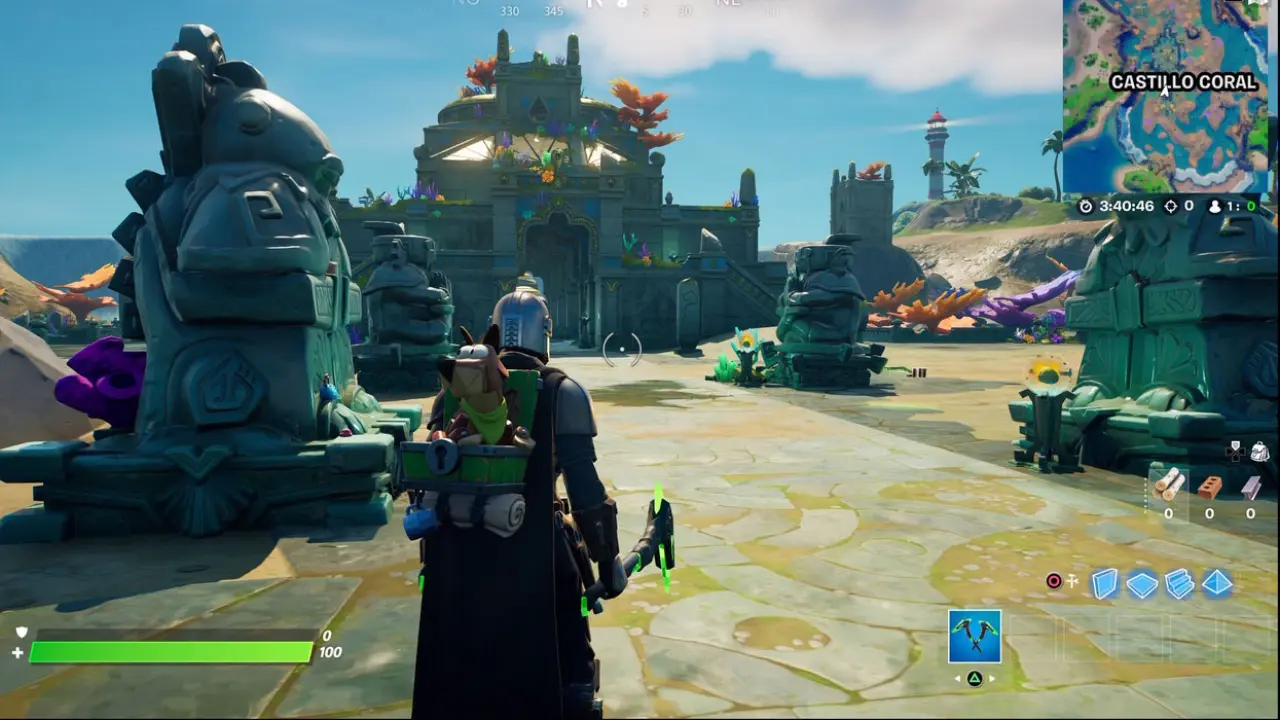The width and height of the screenshot is (1280, 720).
Task: Choose the pyramid roof building piece
Action: (x=1217, y=583)
